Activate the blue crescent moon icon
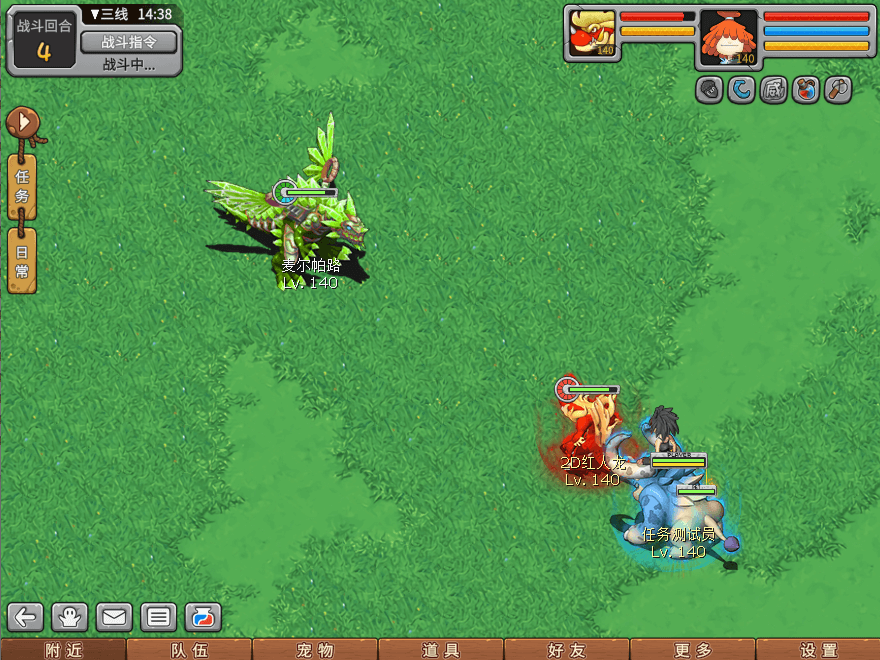This screenshot has width=880, height=660. pos(742,90)
